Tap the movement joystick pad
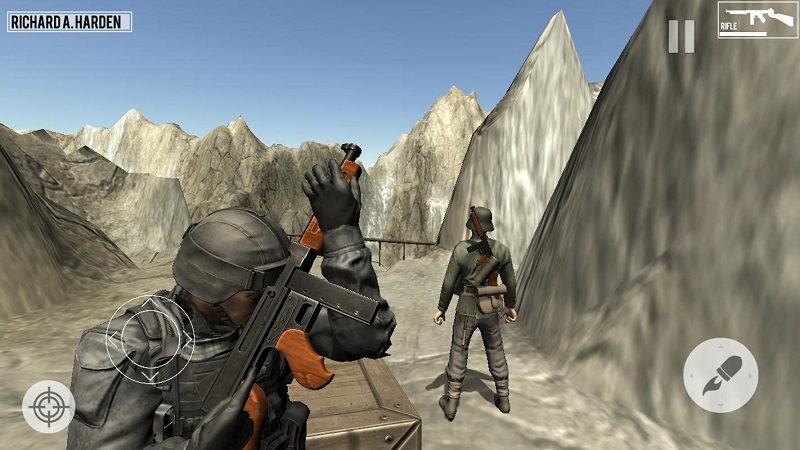Screen dimensions: 800x450 point(150,339)
